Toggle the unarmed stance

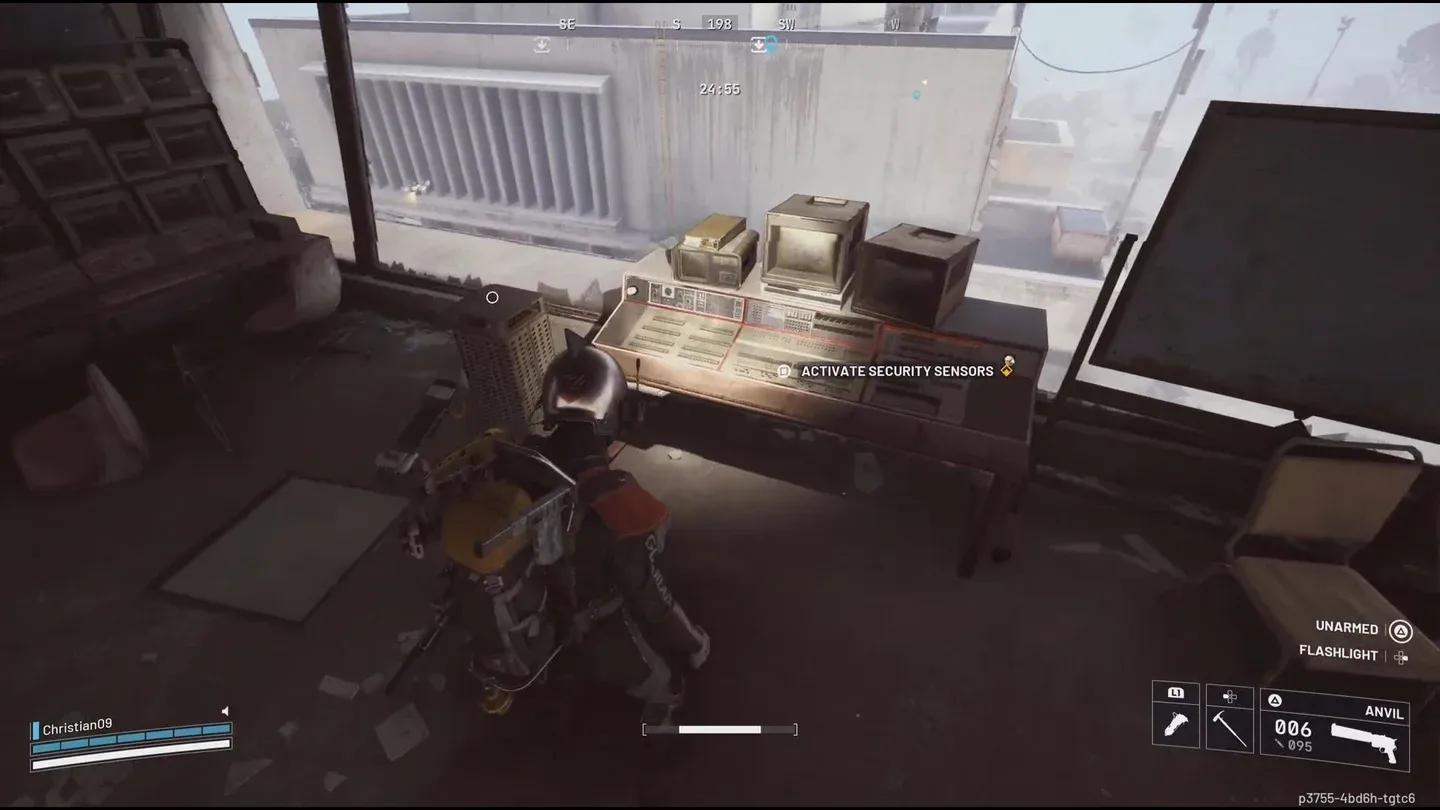1345,628
